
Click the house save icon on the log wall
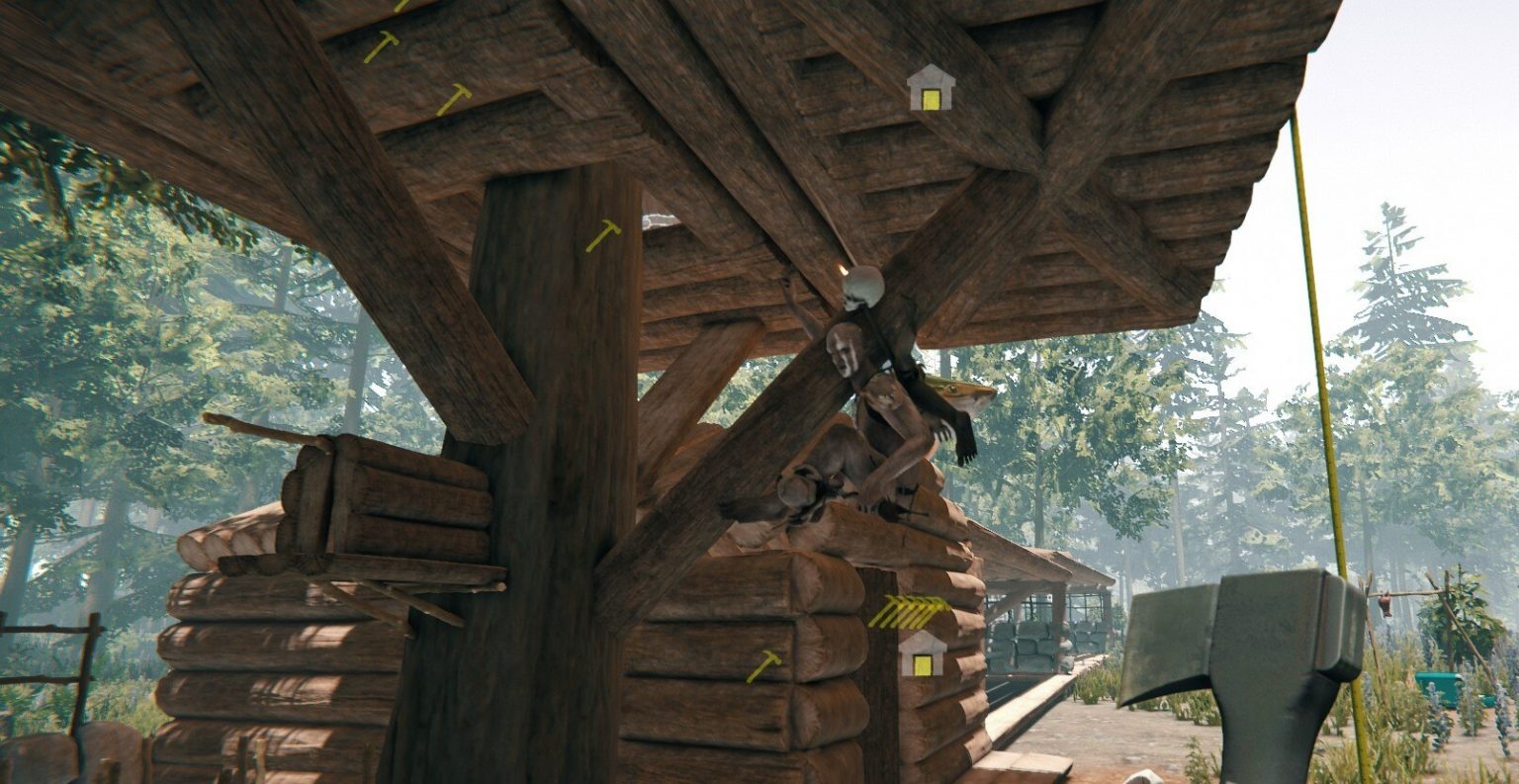click(x=923, y=659)
